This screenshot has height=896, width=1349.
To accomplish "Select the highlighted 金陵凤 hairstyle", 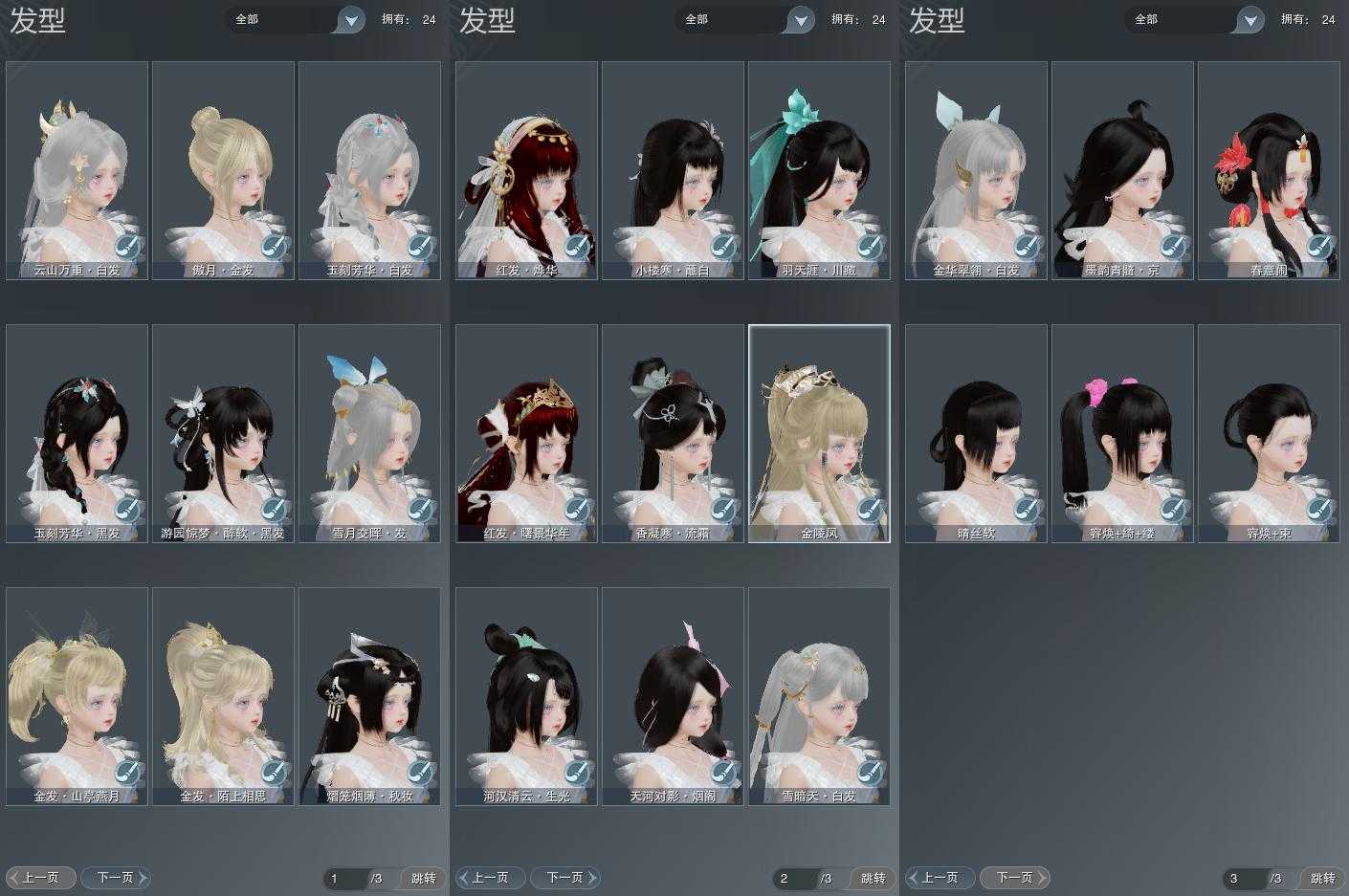I will [x=819, y=432].
